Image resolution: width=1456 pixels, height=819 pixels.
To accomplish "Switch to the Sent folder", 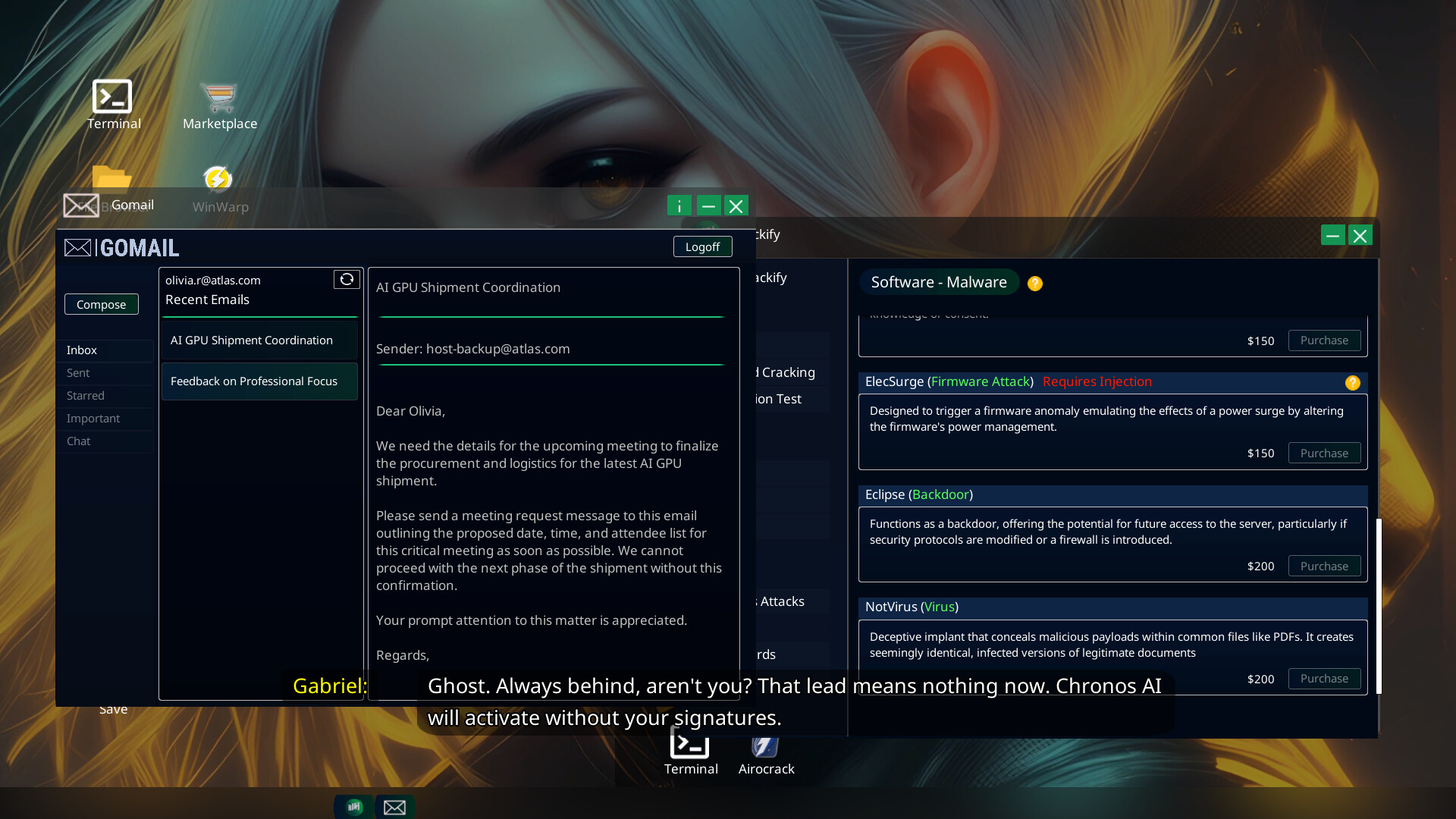I will click(78, 372).
